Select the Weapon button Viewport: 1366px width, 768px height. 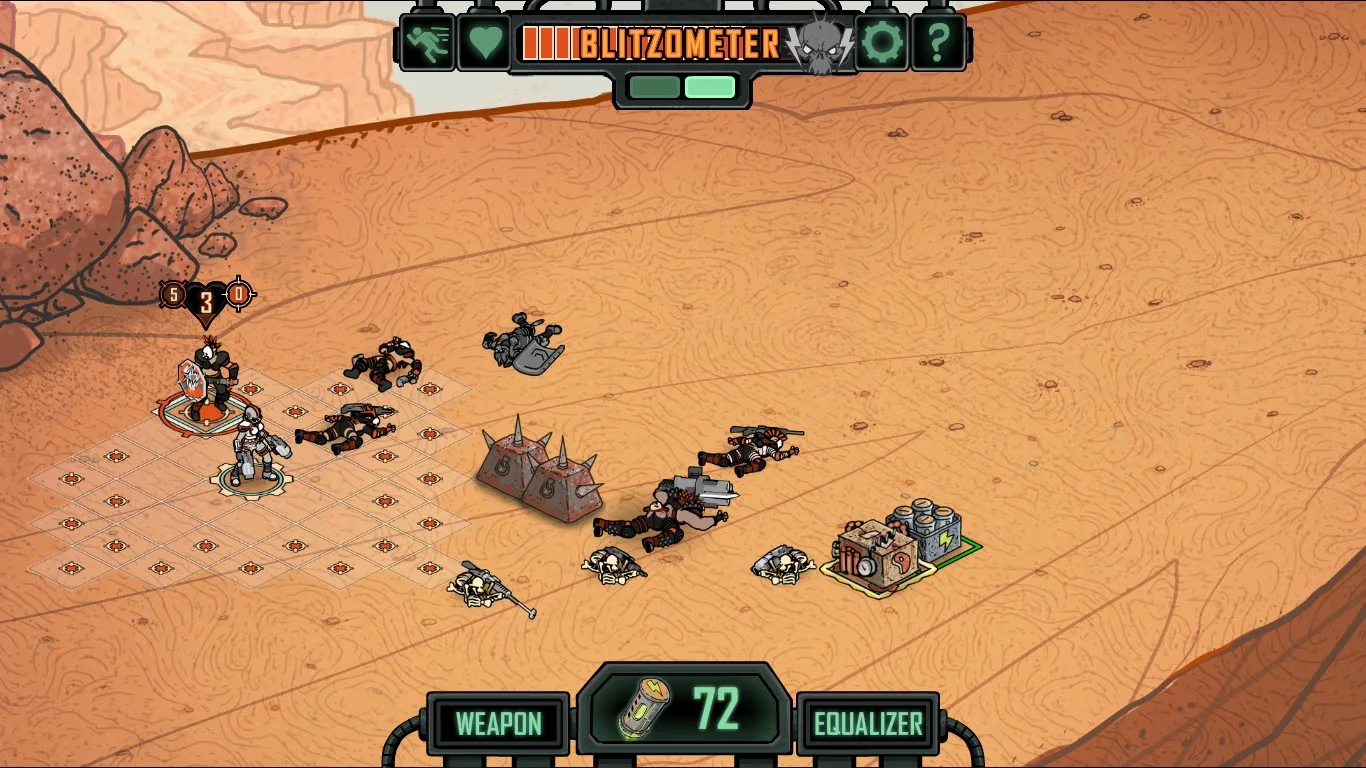(x=498, y=723)
